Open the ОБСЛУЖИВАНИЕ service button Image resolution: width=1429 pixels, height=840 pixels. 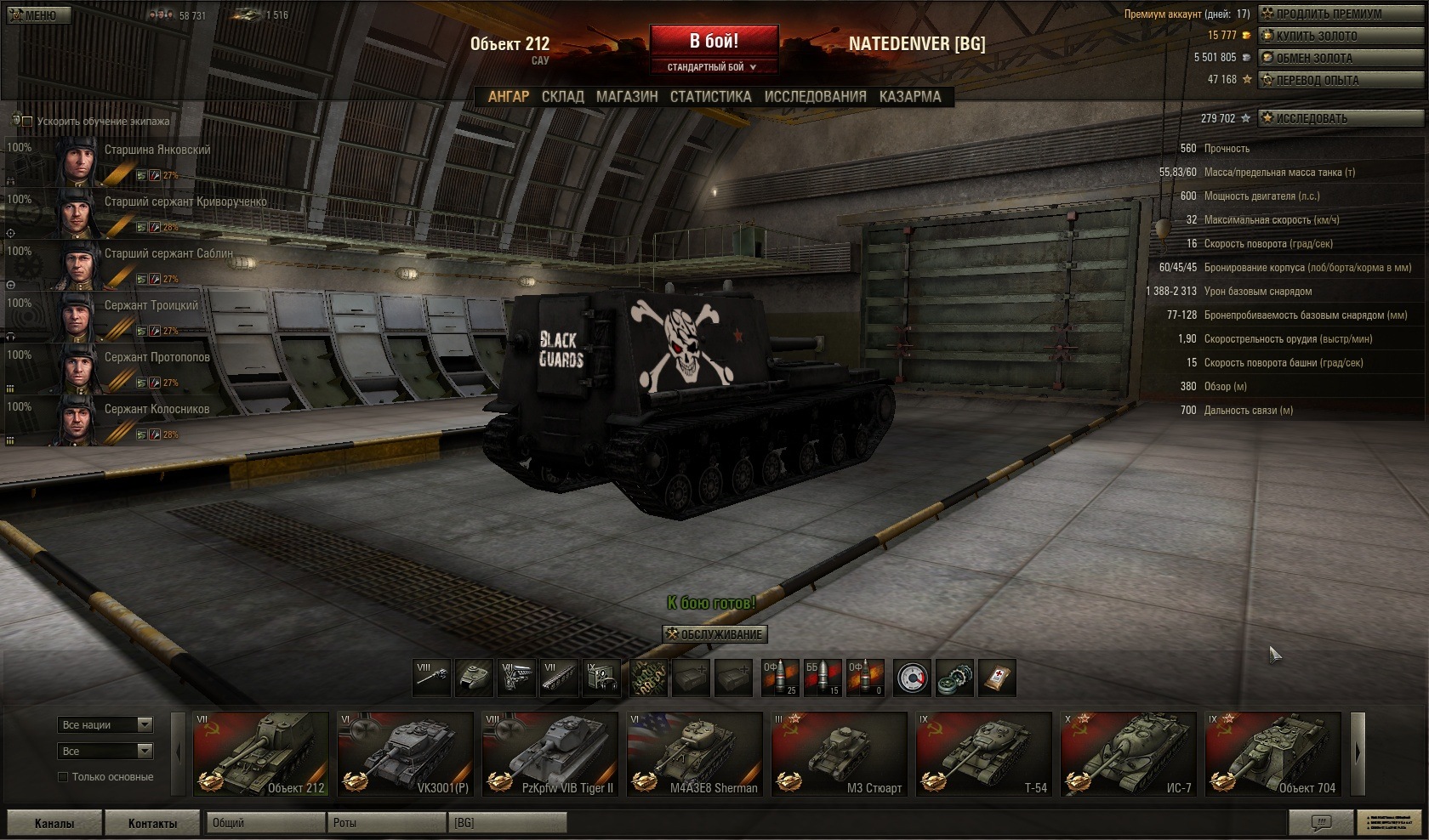pyautogui.click(x=714, y=634)
